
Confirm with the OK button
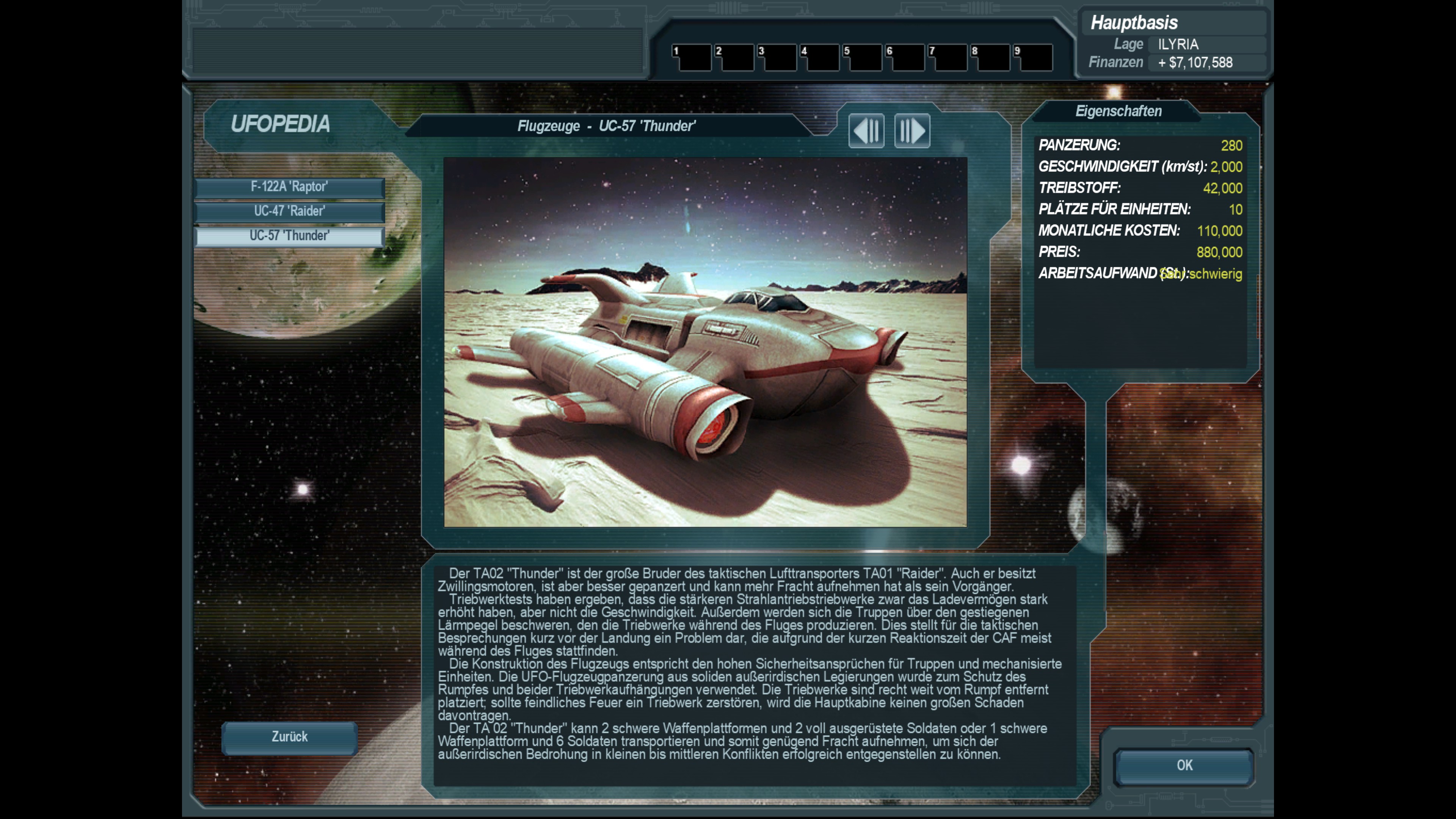point(1184,765)
